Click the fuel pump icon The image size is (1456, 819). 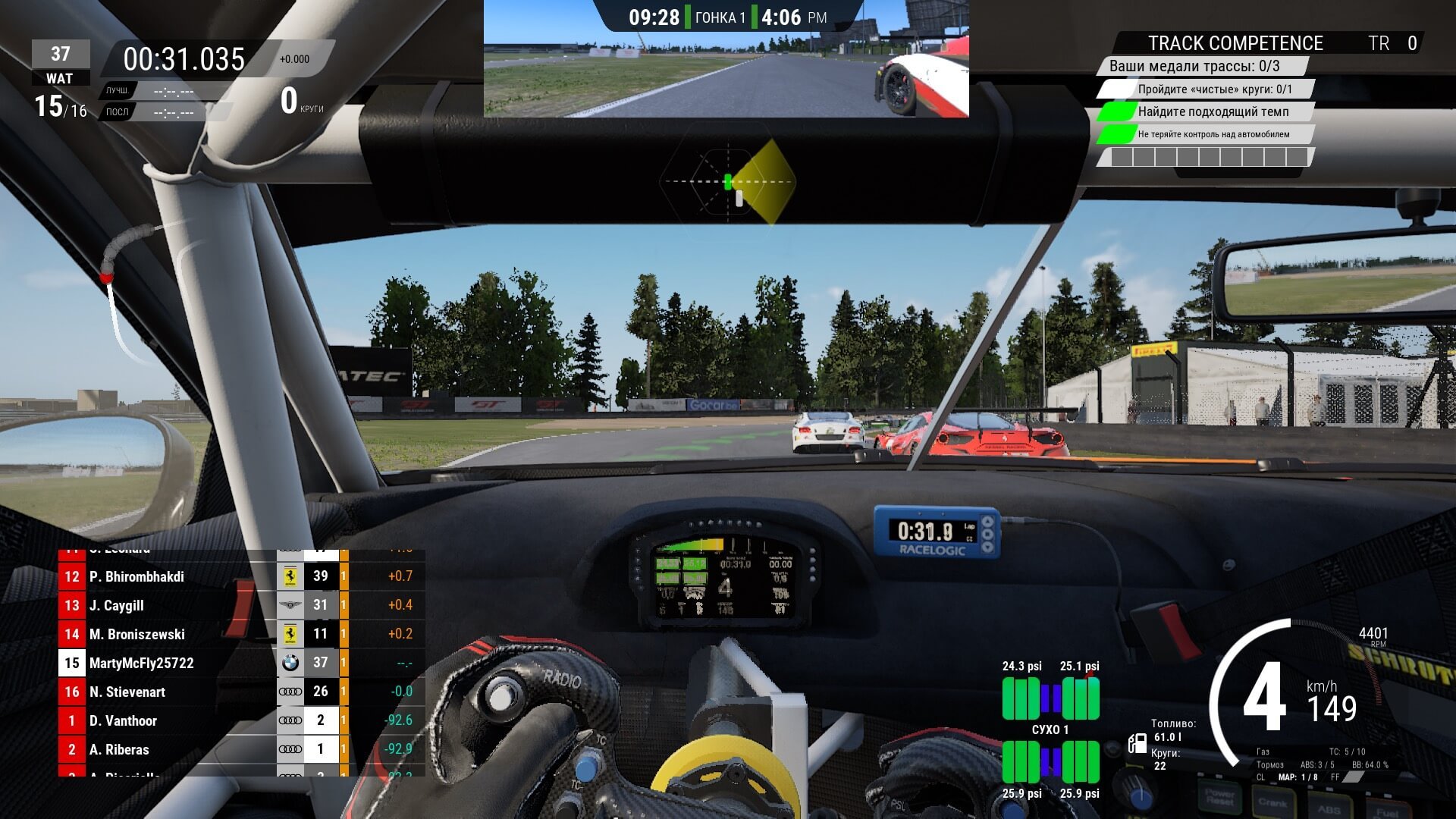[1137, 743]
